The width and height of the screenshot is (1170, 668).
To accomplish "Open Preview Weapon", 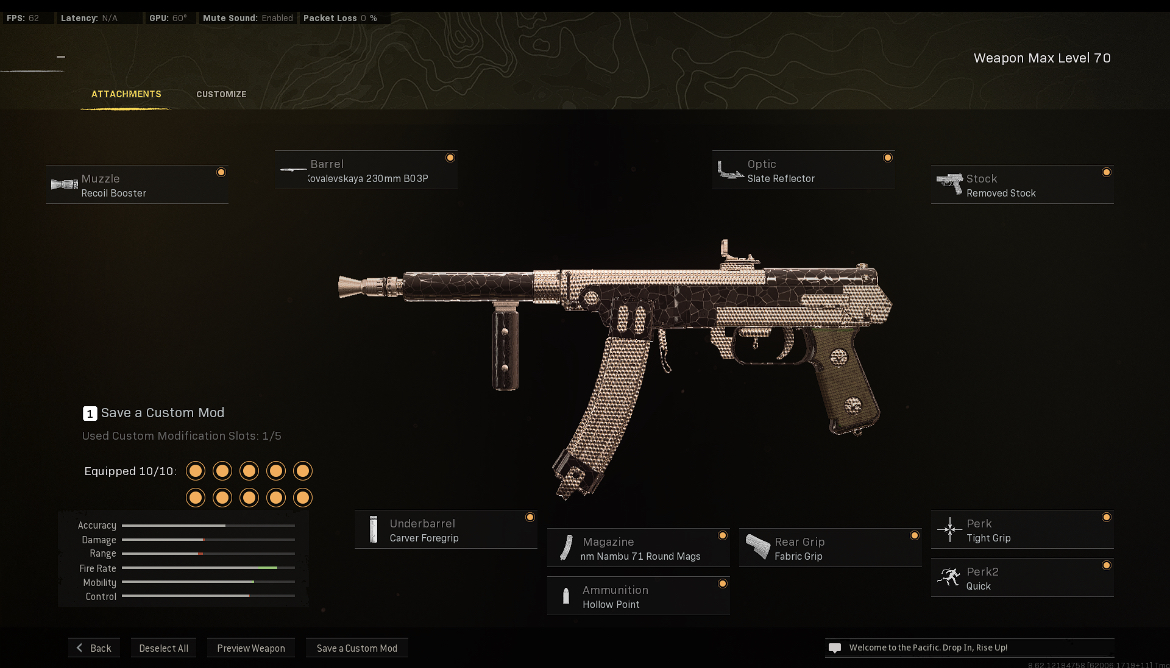I will pyautogui.click(x=252, y=648).
